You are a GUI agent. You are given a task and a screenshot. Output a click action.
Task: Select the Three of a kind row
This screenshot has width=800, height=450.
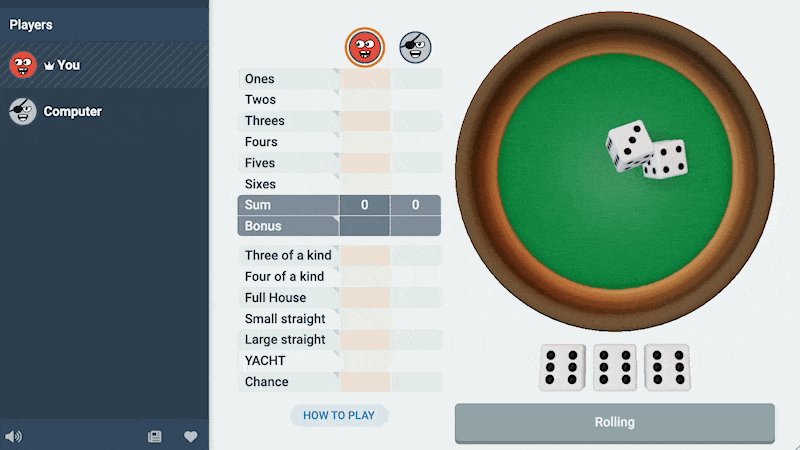point(364,255)
